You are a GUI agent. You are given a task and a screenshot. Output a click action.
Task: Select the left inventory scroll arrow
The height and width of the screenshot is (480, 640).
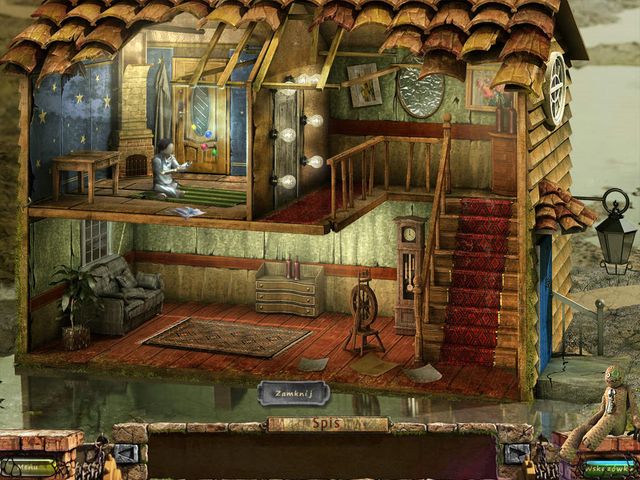(x=127, y=454)
